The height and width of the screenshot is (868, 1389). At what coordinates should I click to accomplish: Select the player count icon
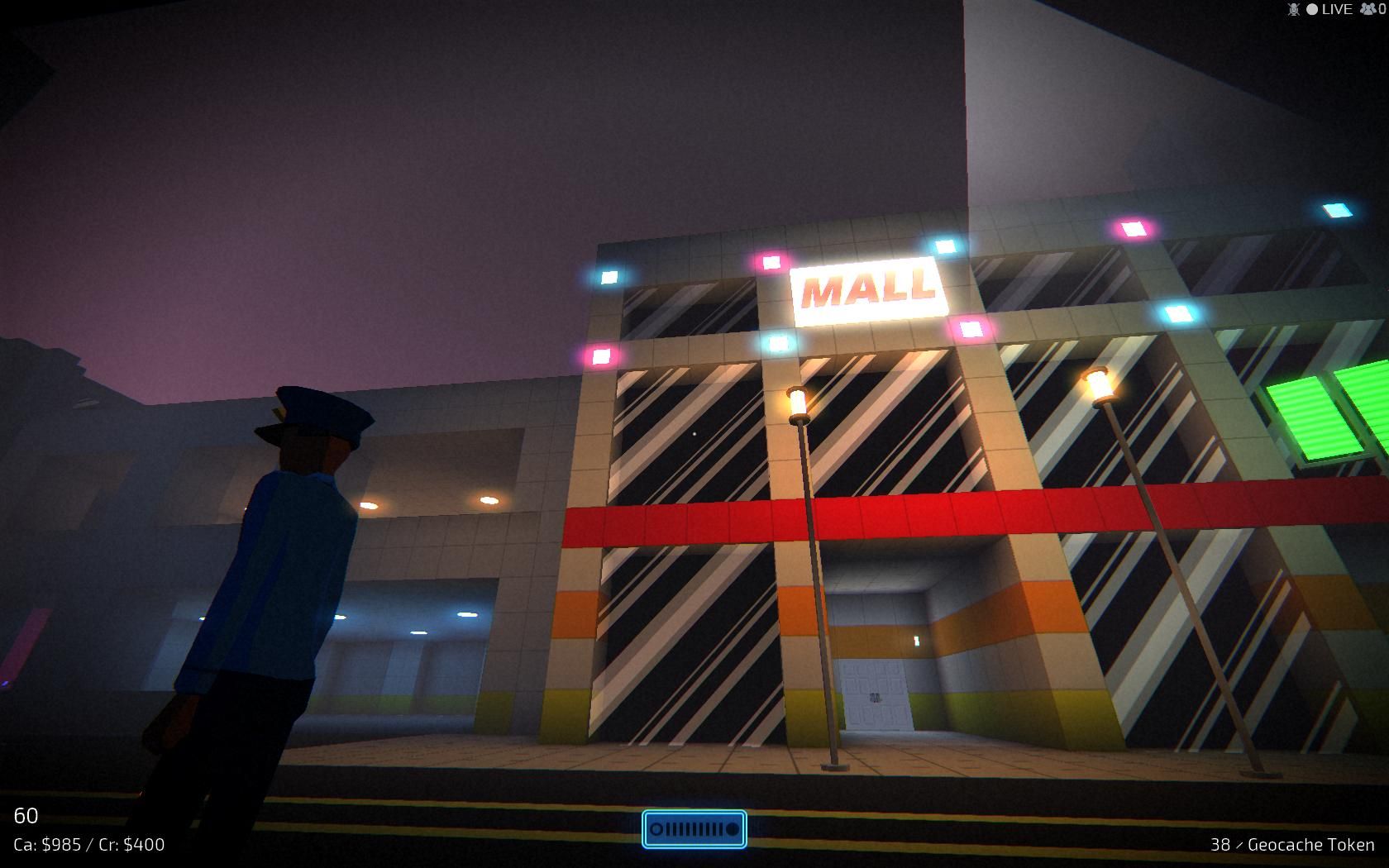pos(1368,9)
